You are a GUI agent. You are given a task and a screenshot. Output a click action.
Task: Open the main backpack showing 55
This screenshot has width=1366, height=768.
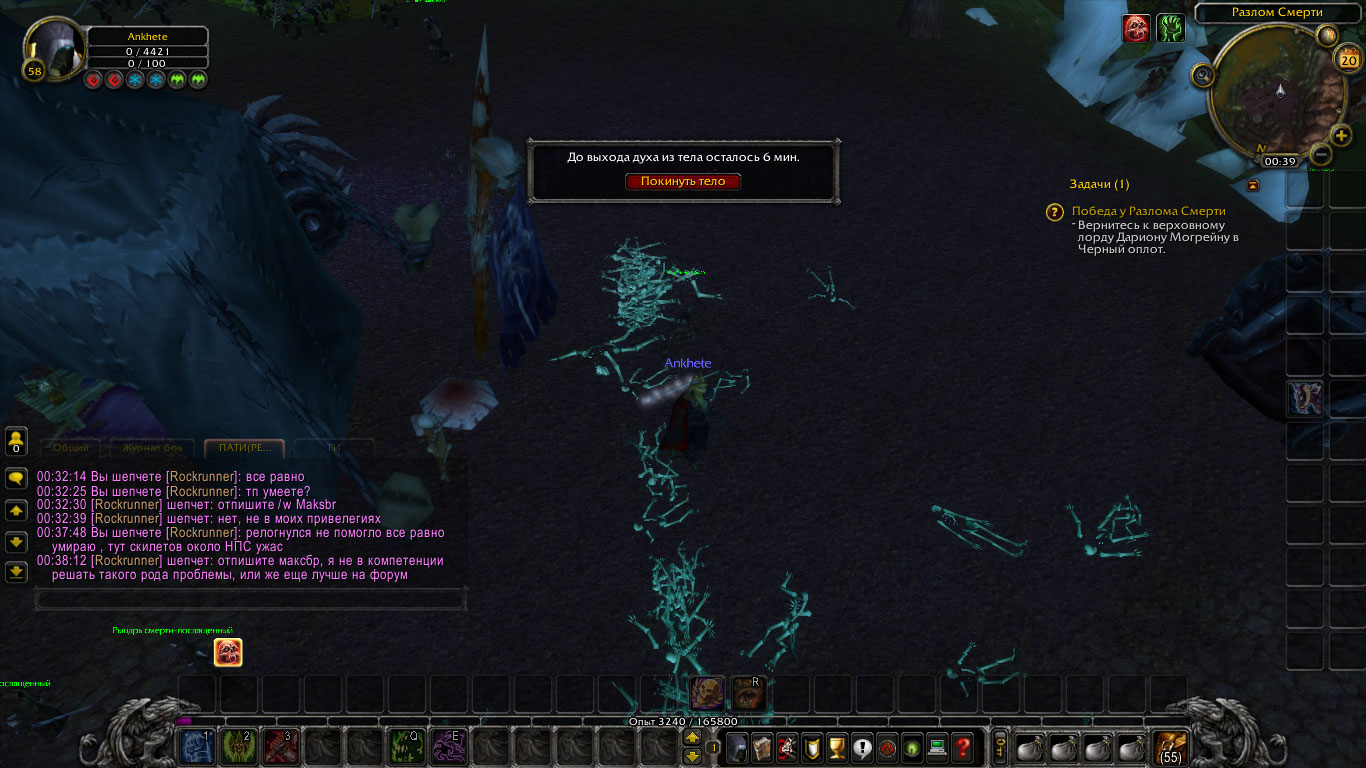1169,747
